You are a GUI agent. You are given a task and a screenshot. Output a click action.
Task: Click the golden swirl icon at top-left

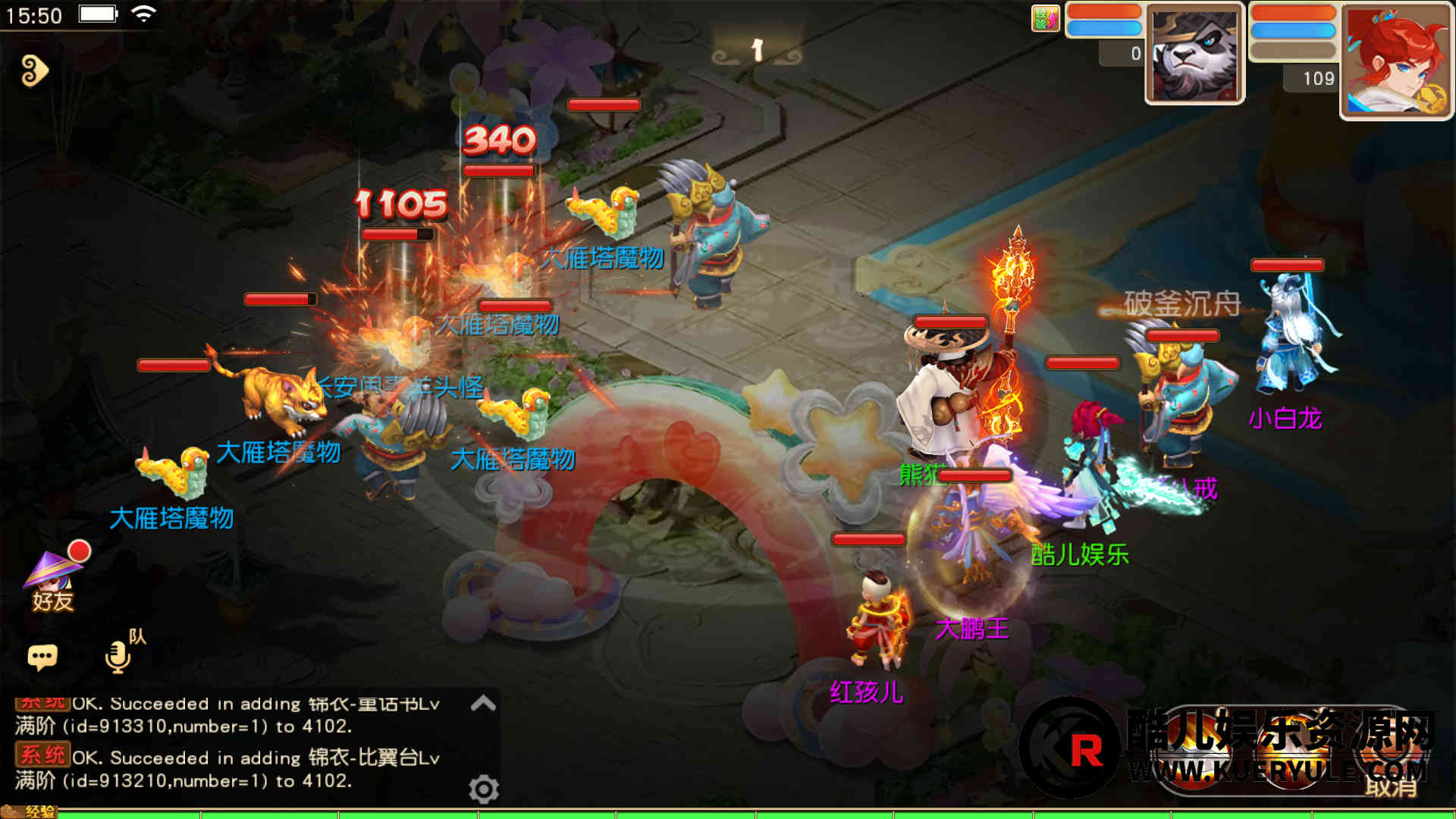pyautogui.click(x=34, y=71)
